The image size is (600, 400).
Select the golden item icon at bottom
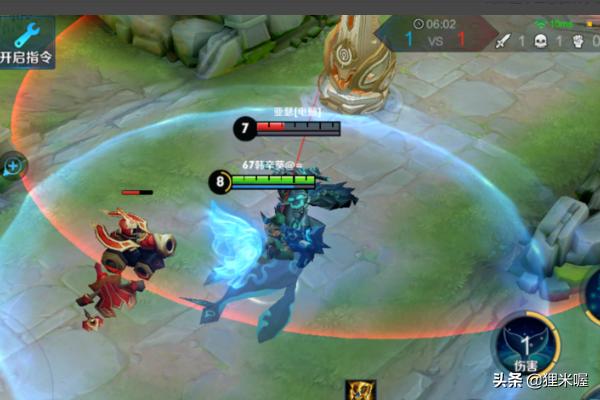(360, 390)
